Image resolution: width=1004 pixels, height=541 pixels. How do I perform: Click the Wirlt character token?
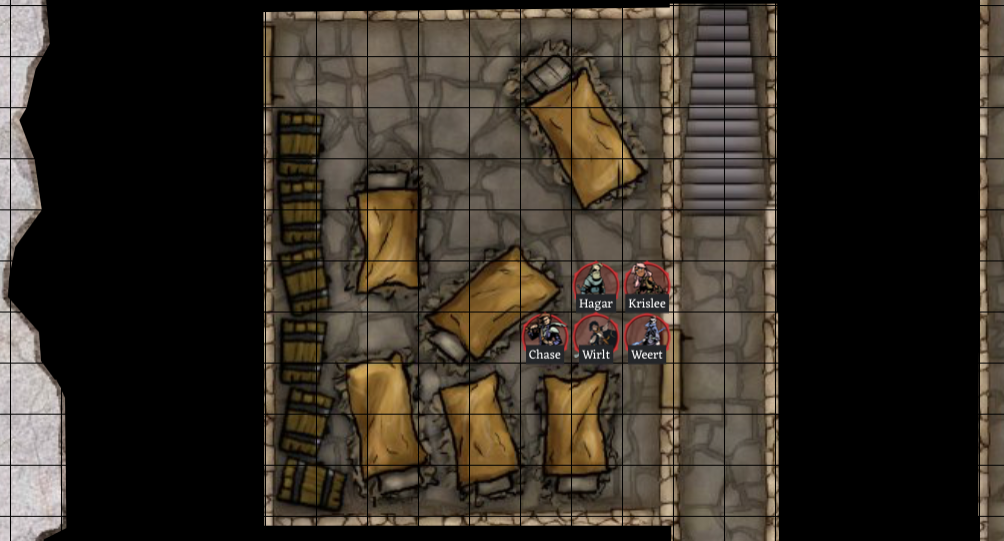click(596, 335)
